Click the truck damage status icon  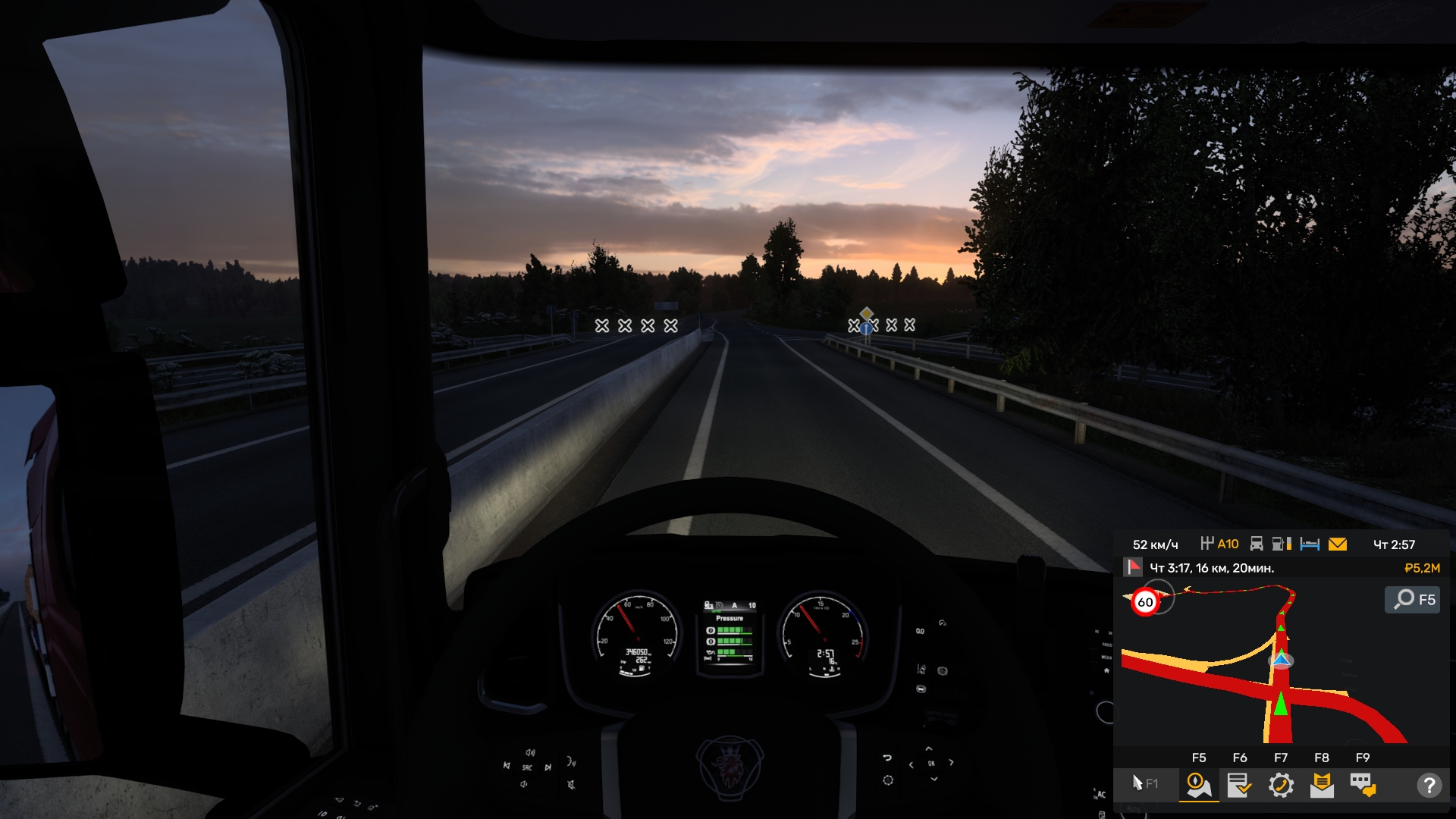click(1257, 544)
